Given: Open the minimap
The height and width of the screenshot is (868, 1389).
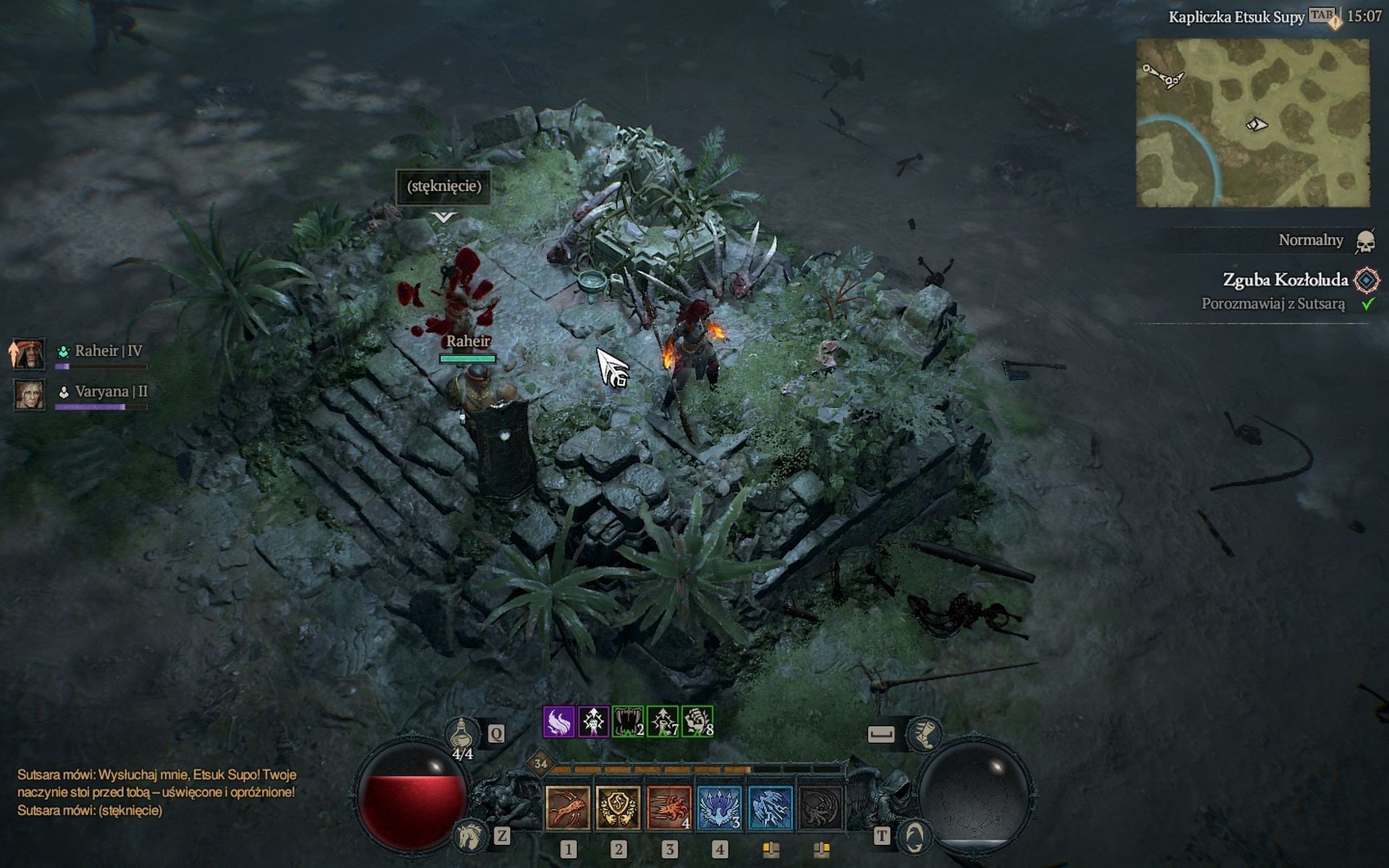Looking at the screenshot, I should [x=1252, y=123].
